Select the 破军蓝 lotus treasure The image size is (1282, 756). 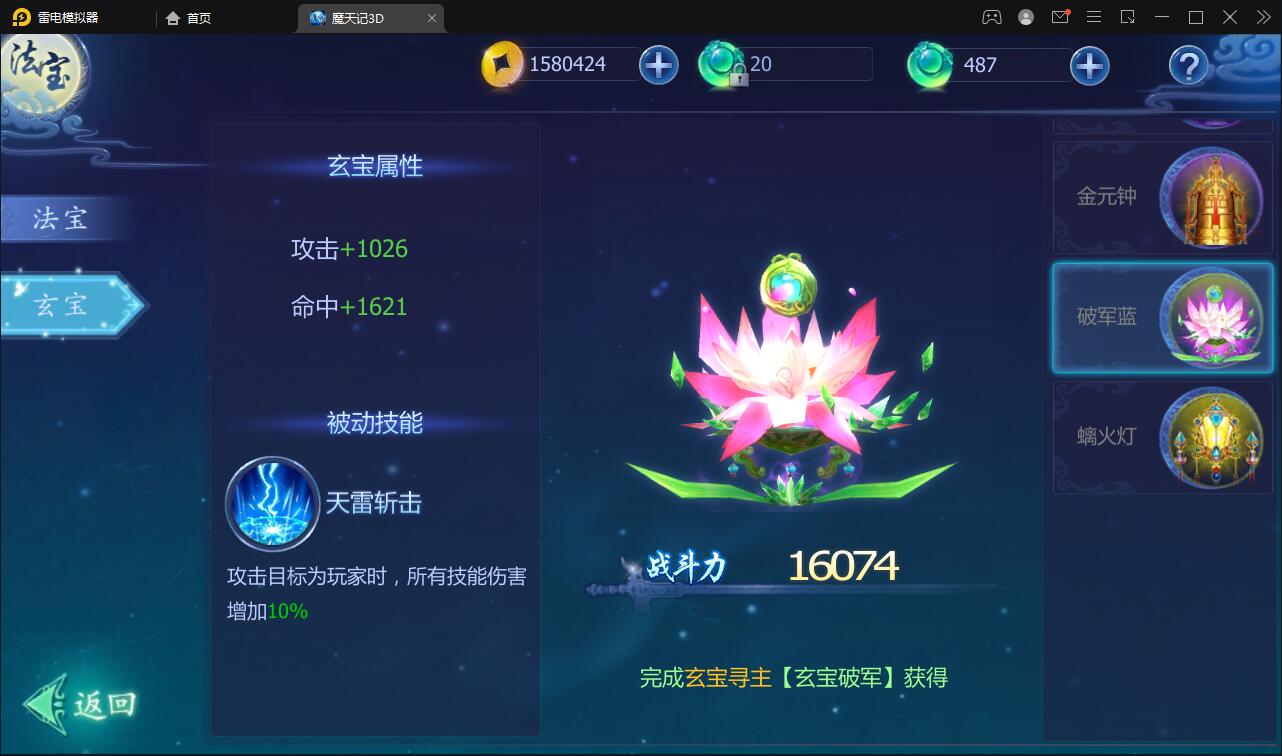[1162, 318]
